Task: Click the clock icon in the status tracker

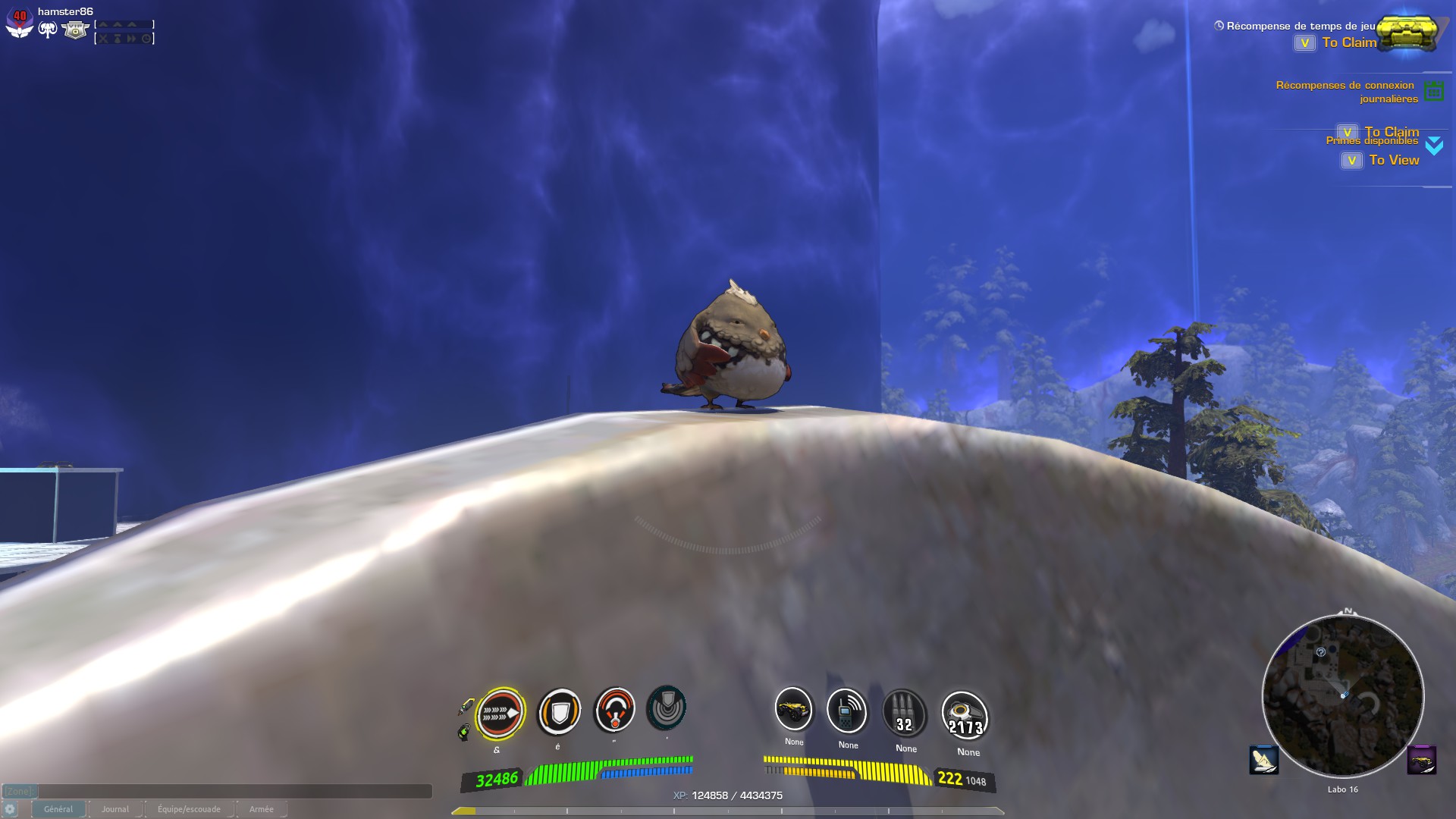Action: (146, 39)
